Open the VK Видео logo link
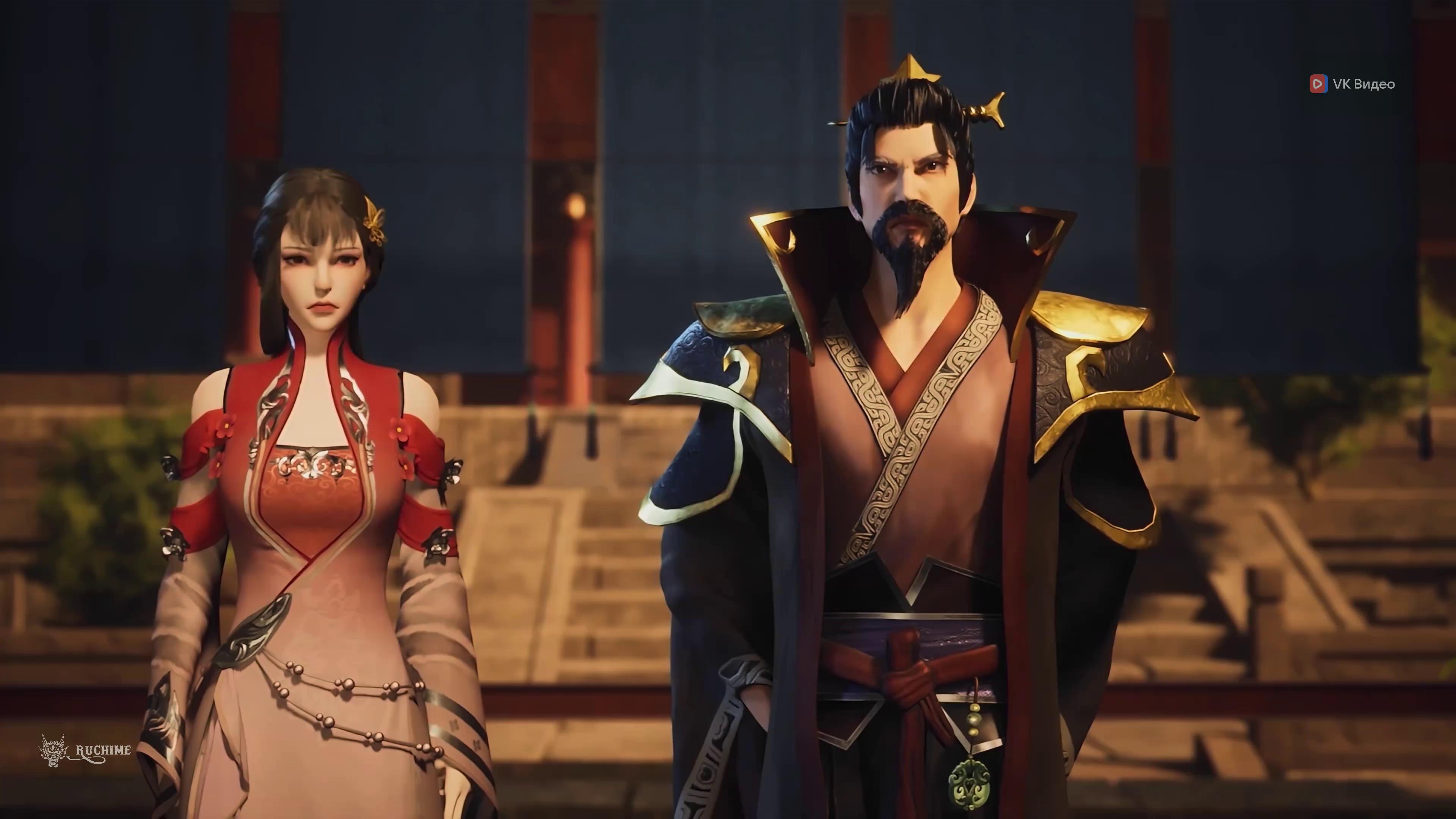 1352,84
